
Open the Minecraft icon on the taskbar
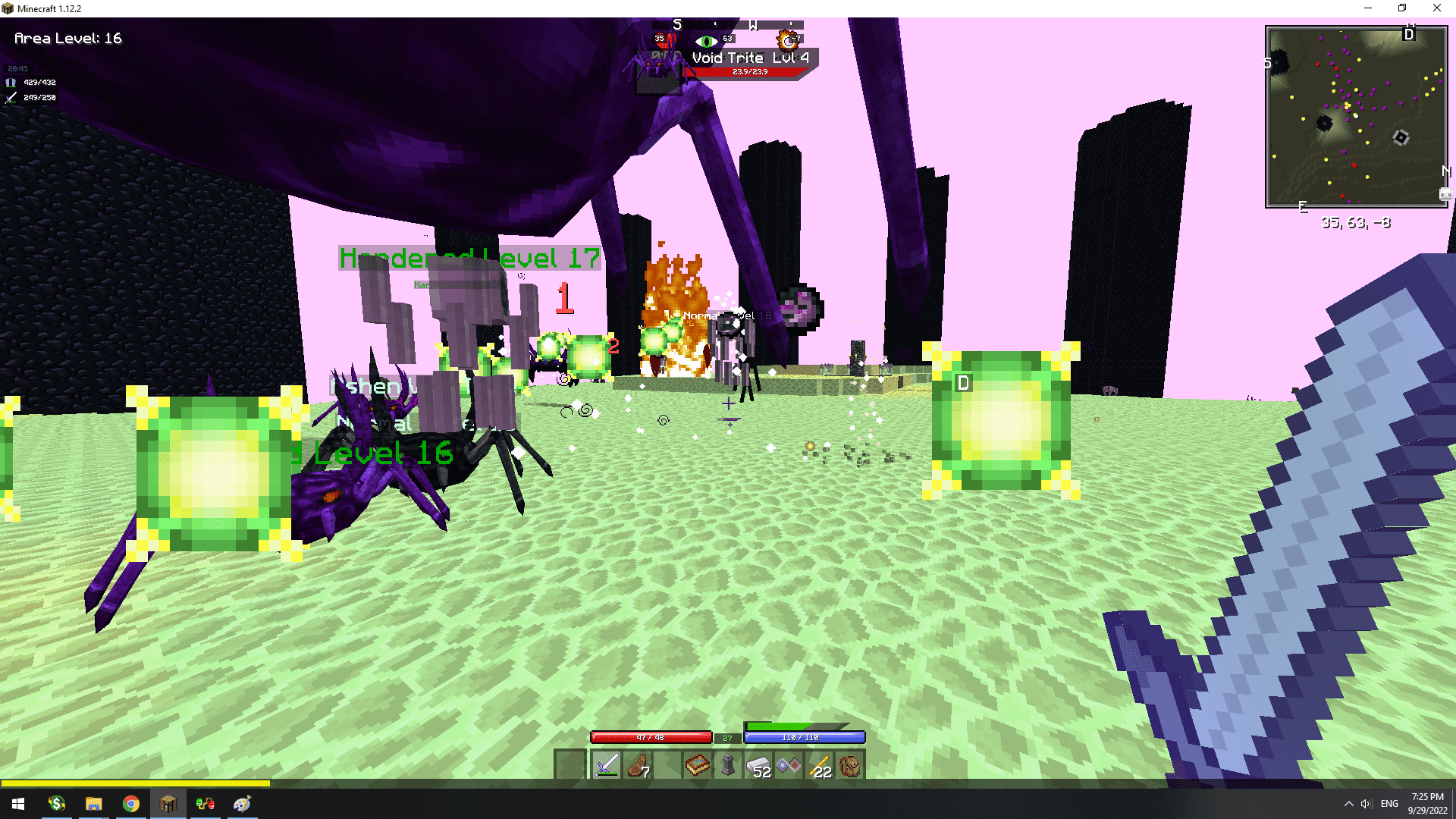[168, 803]
